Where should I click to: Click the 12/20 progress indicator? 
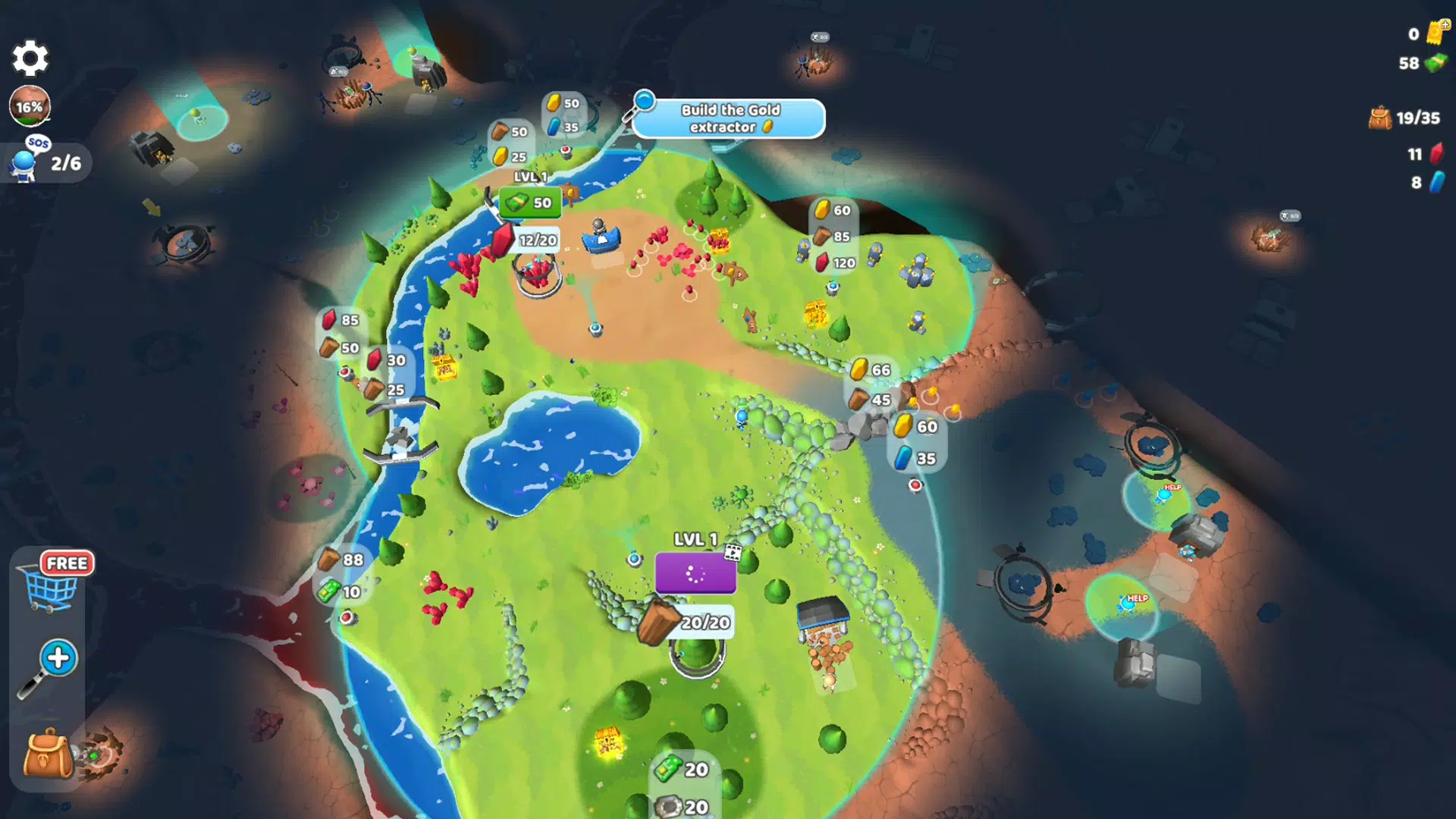(x=537, y=240)
